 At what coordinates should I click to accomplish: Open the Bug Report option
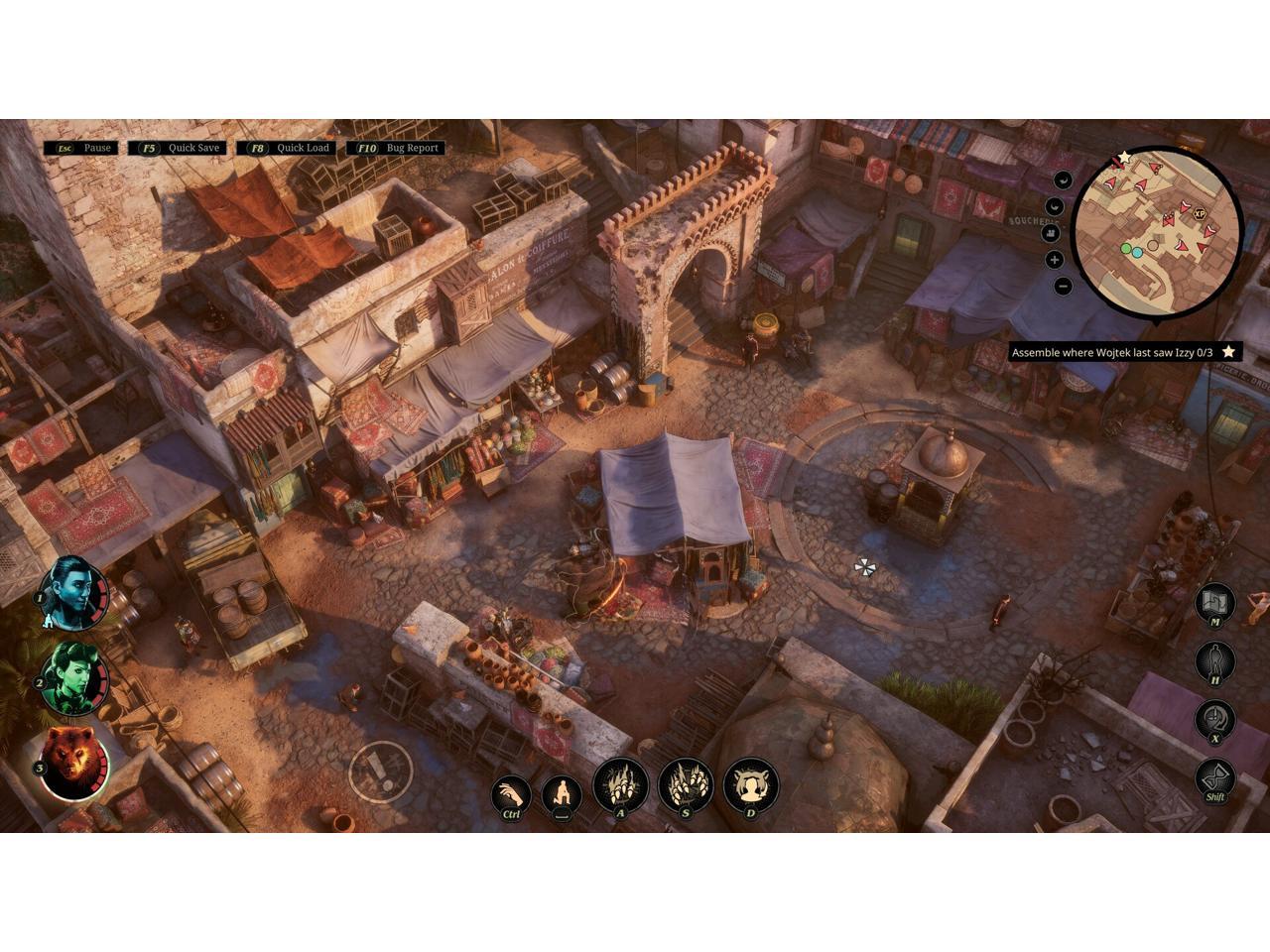[x=399, y=148]
